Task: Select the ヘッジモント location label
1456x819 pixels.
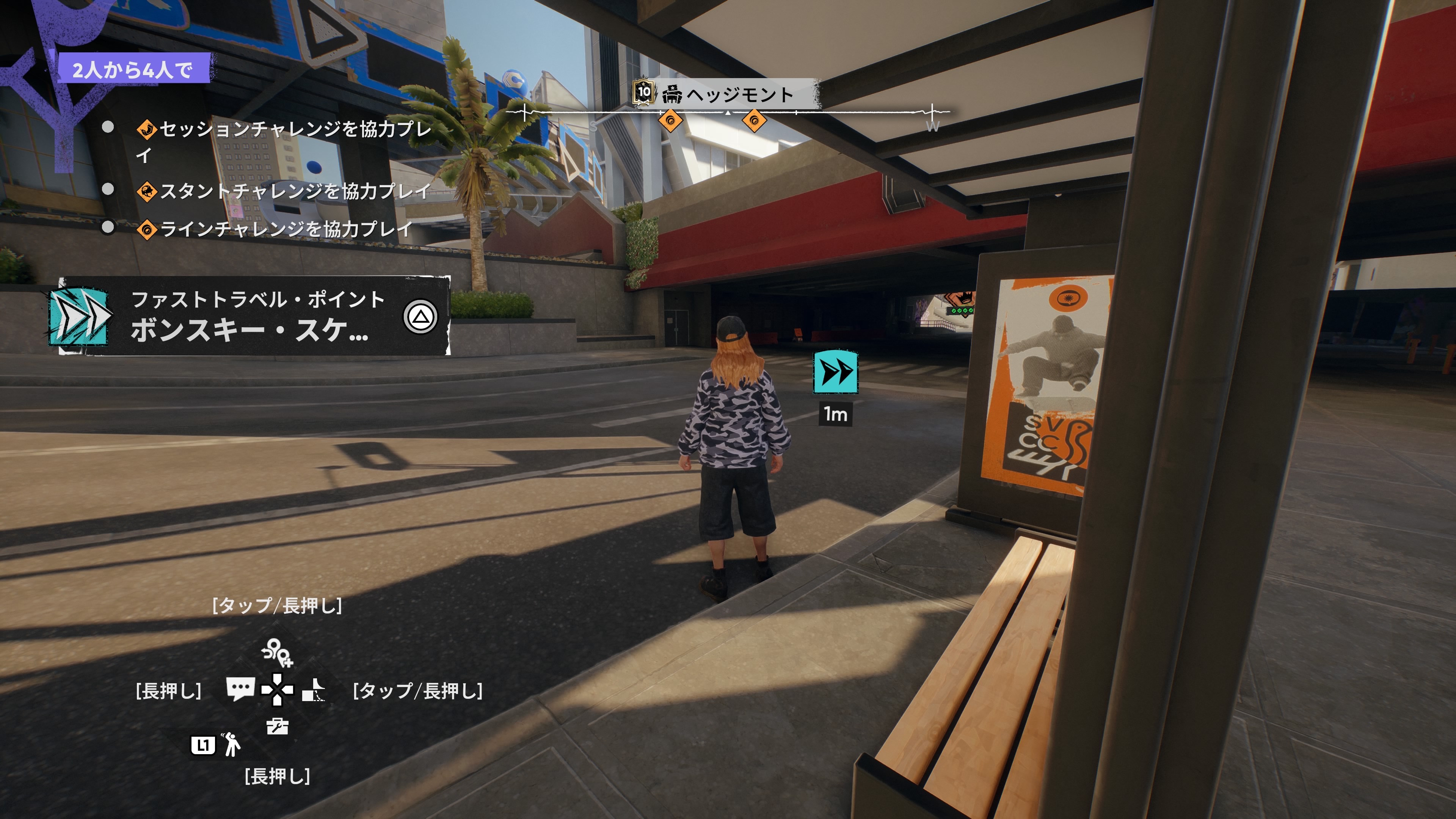Action: coord(739,94)
